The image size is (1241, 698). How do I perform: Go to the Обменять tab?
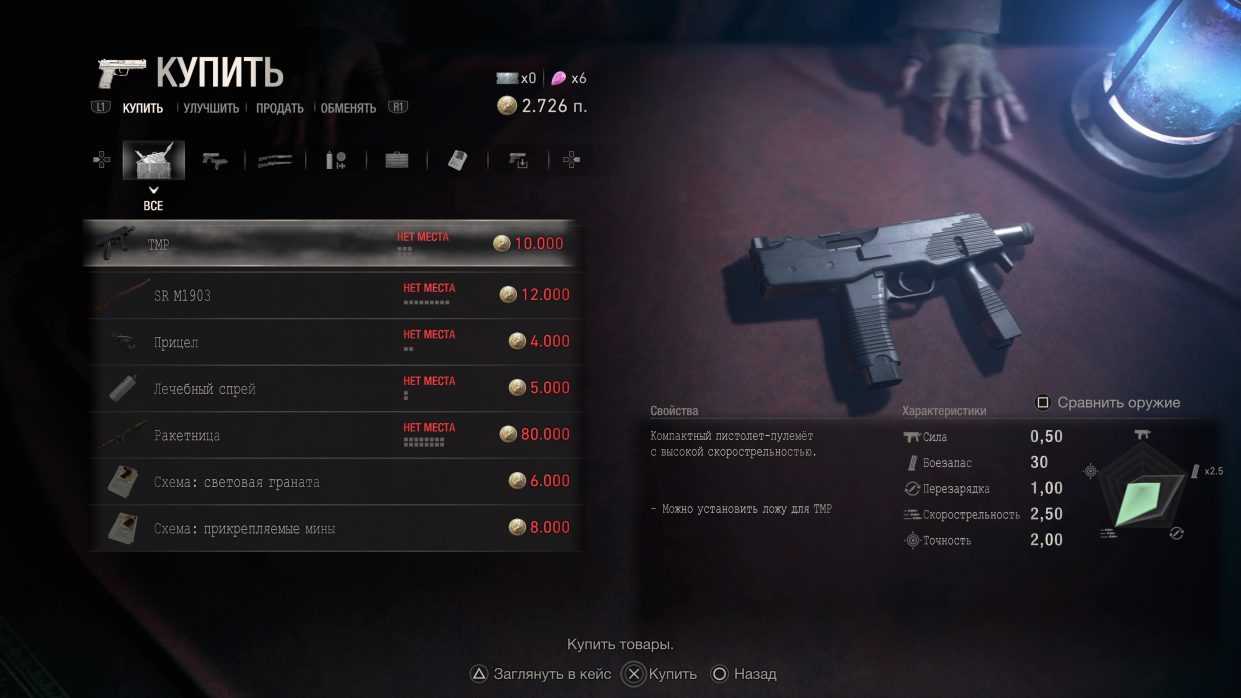[x=348, y=108]
